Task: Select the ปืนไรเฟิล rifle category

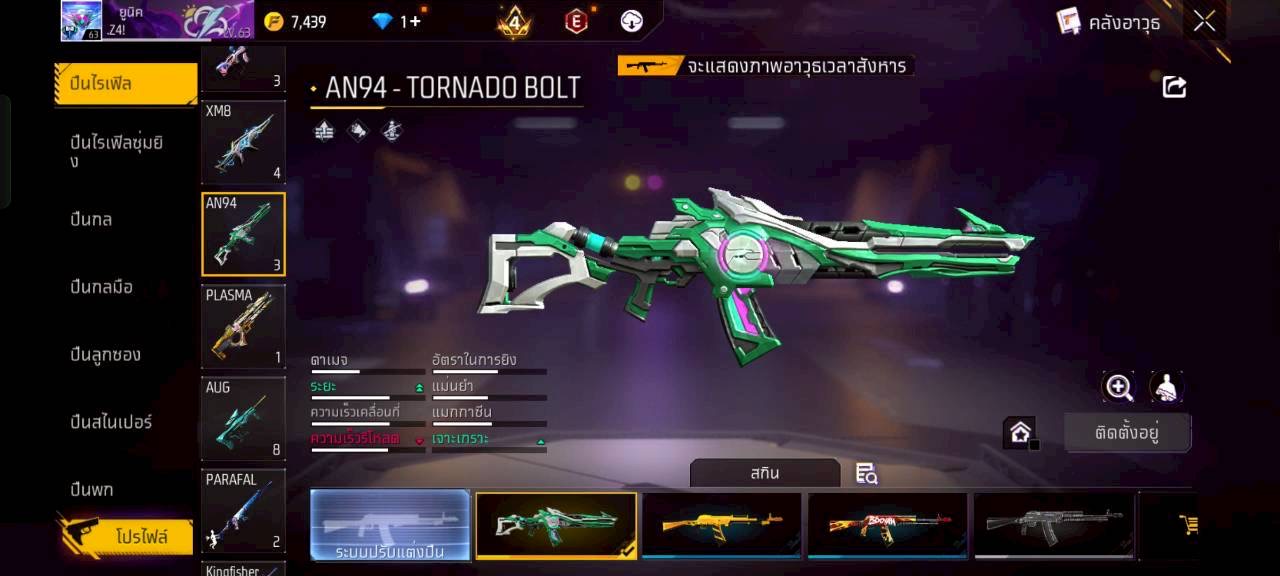Action: 125,83
